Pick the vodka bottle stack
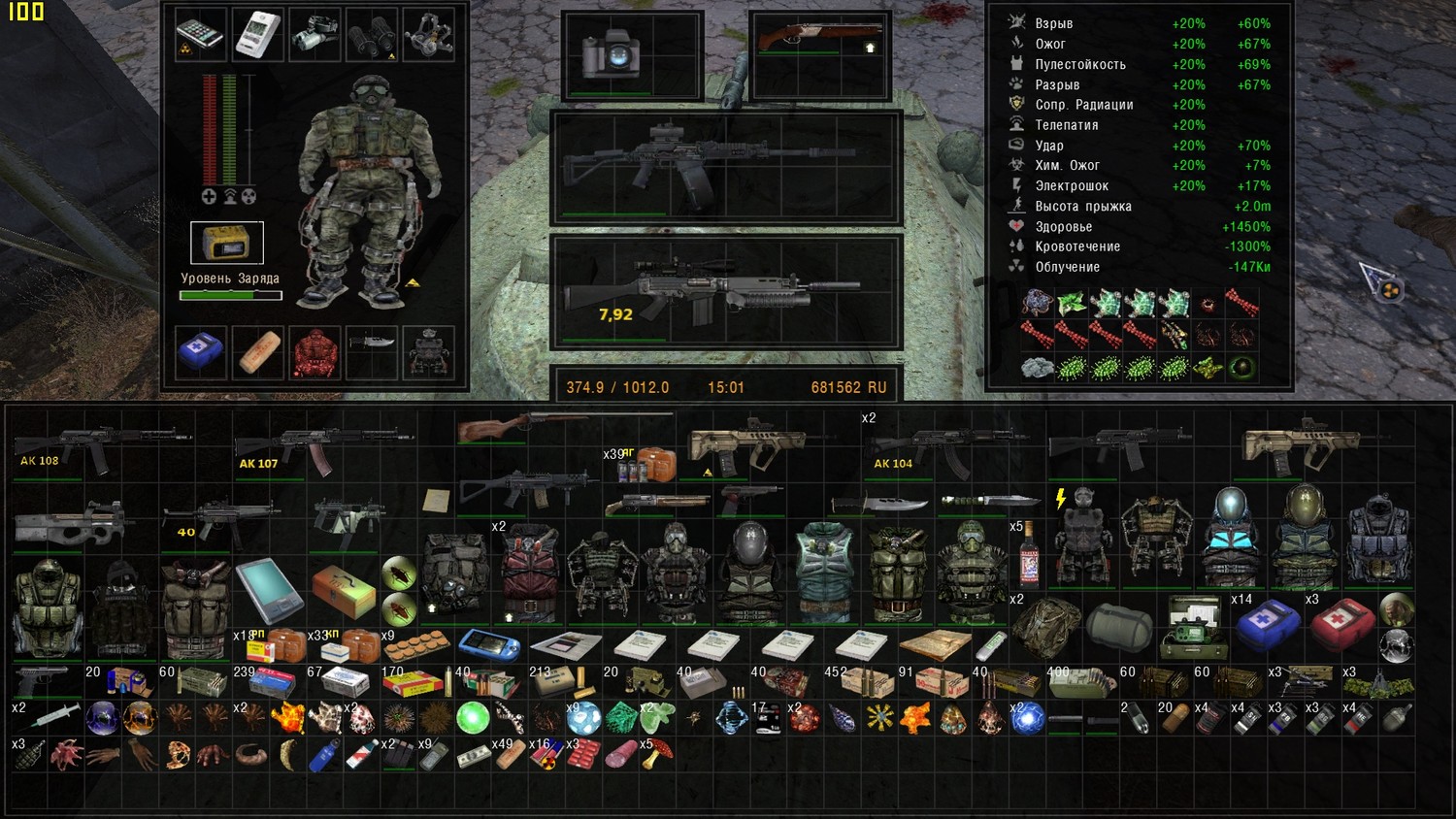The height and width of the screenshot is (819, 1456). click(1029, 557)
